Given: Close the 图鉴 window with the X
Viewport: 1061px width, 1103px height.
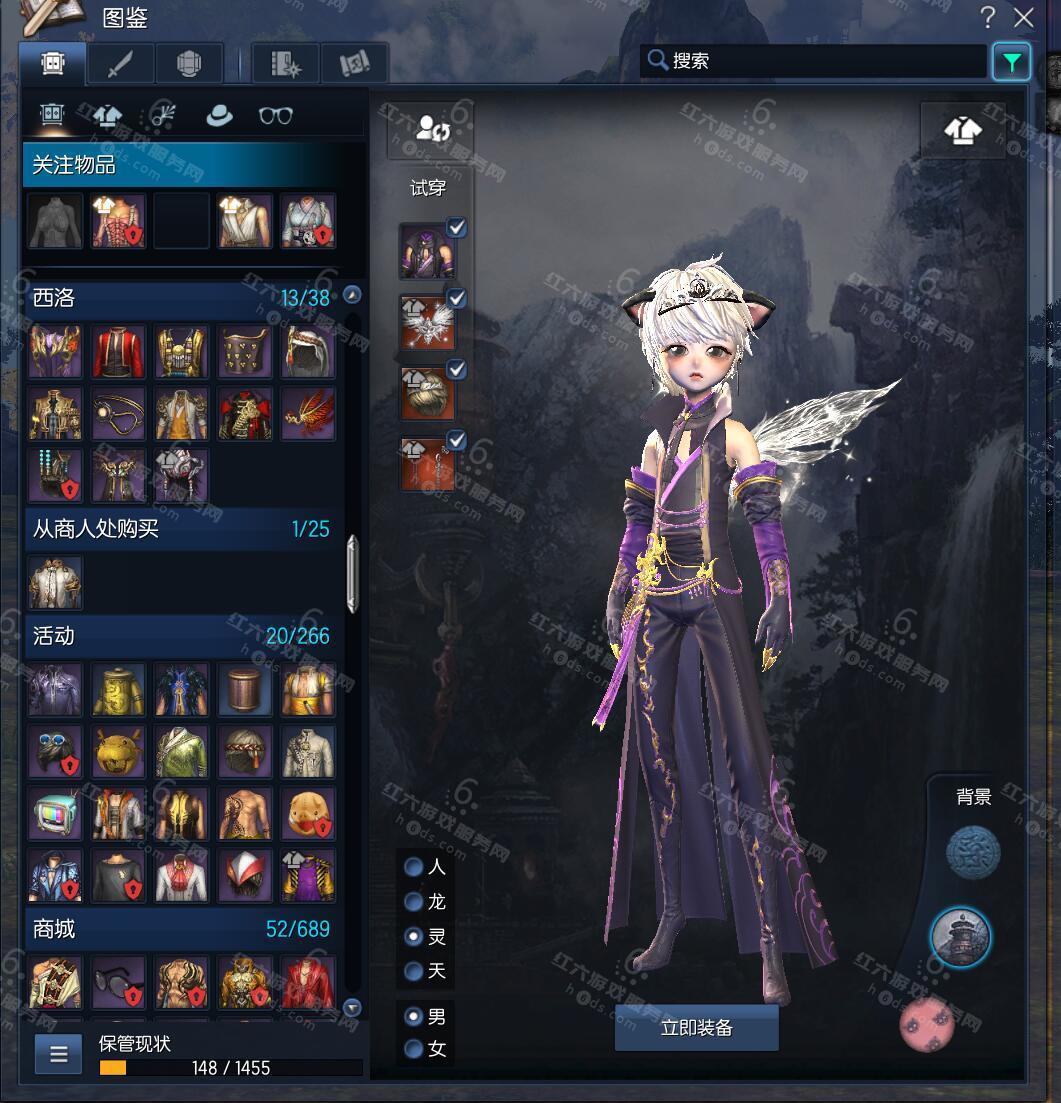Looking at the screenshot, I should [x=1024, y=17].
